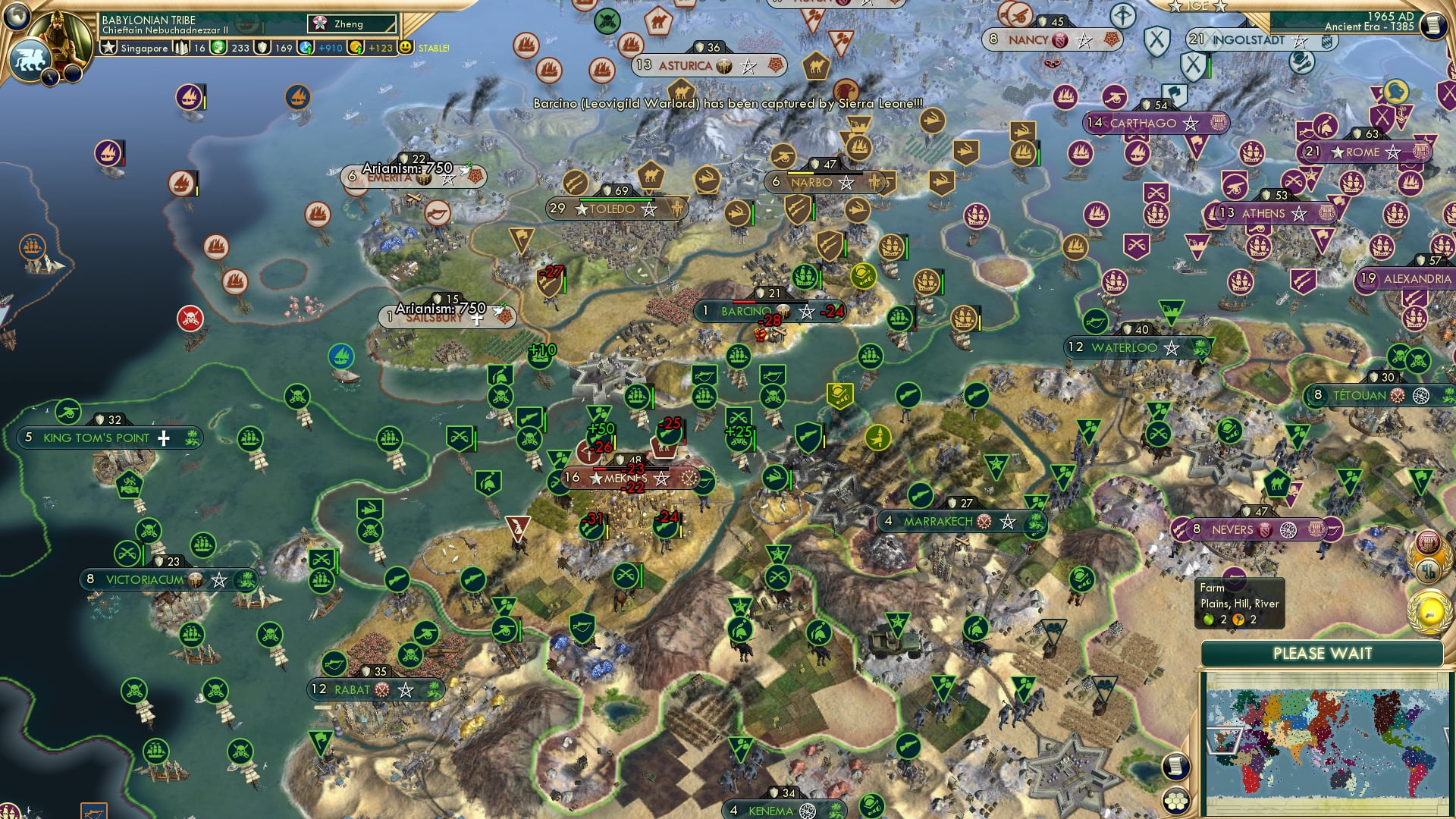Screen dimensions: 1456x819
Task: Open strategic view with the globe icon
Action: pos(17,17)
